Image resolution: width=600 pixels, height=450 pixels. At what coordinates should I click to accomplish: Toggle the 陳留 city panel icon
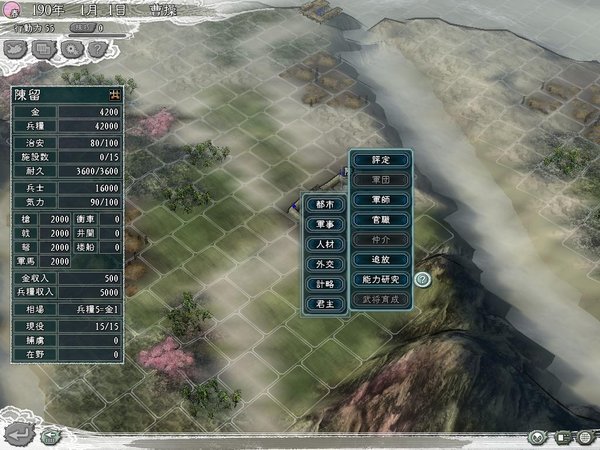(114, 94)
